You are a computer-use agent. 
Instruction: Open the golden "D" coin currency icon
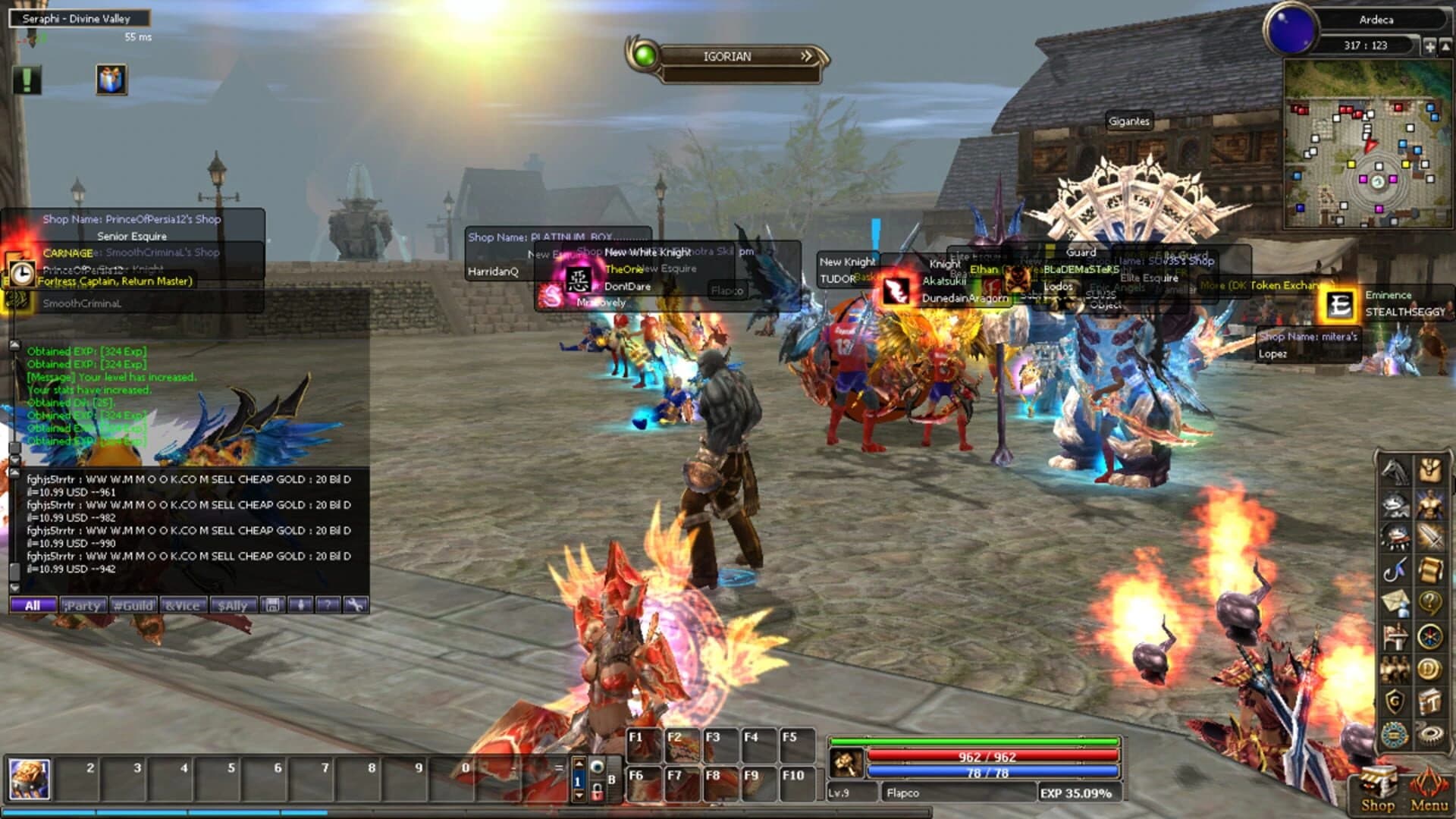(x=1429, y=667)
